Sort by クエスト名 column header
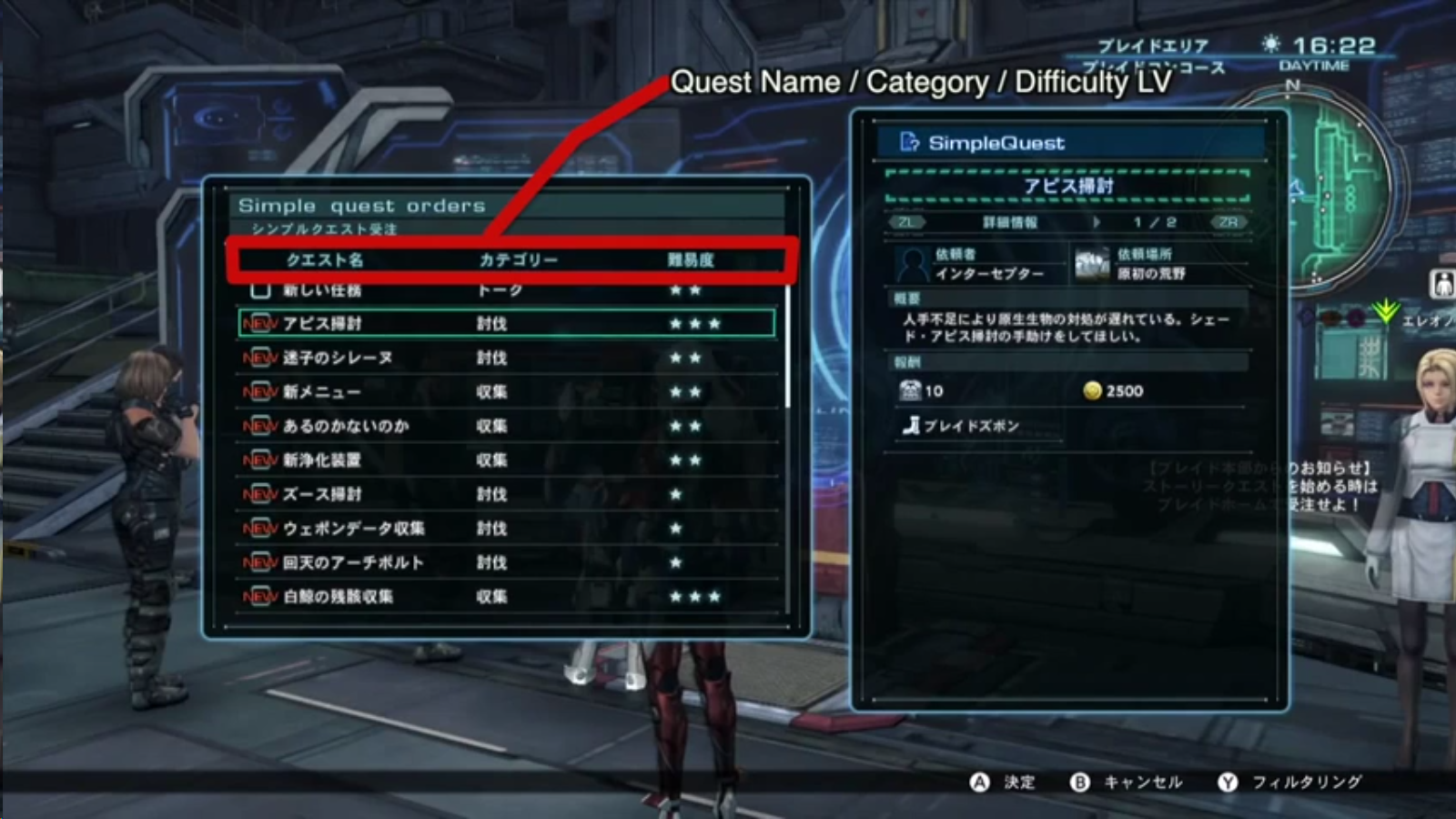This screenshot has width=1456, height=819. (325, 260)
